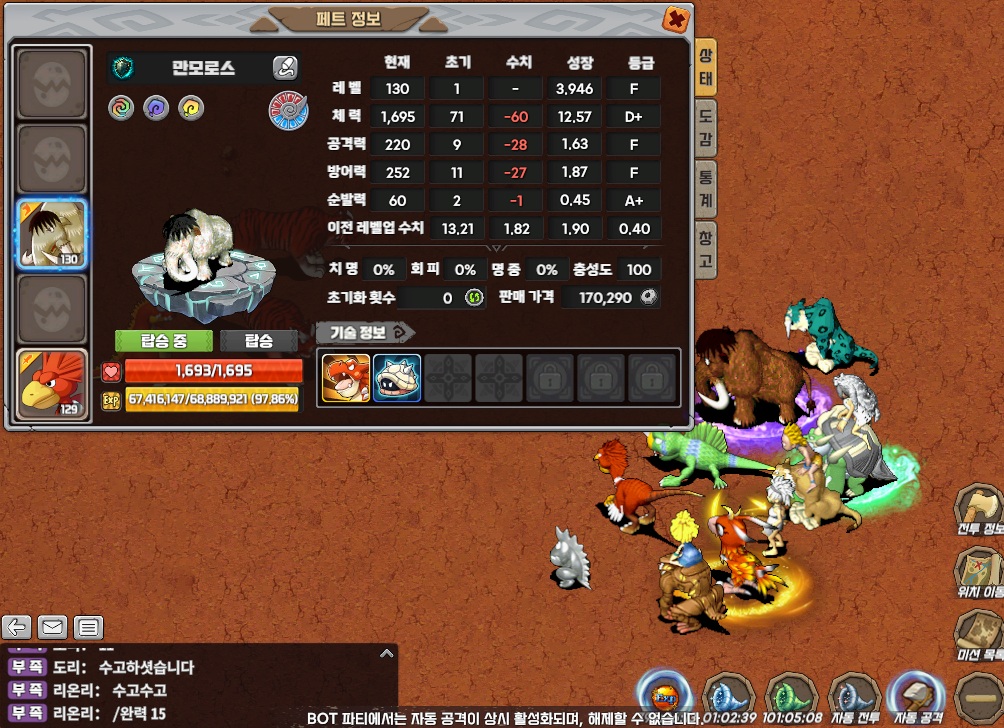Click the gray 탑승 ride button

259,341
